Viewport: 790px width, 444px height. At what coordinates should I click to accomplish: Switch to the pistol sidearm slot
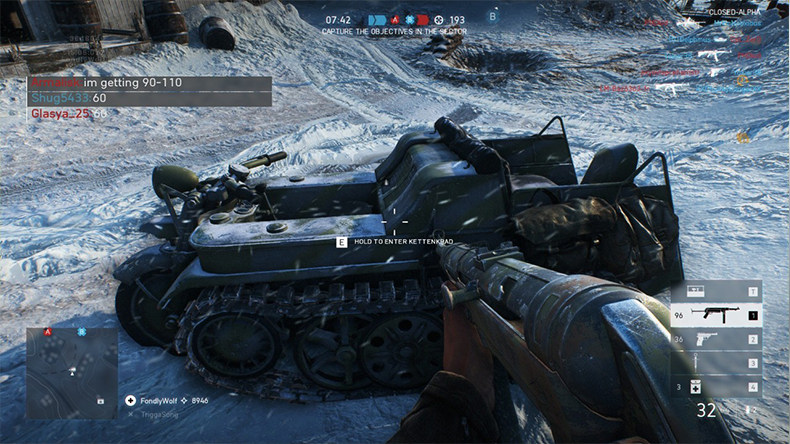[x=714, y=339]
